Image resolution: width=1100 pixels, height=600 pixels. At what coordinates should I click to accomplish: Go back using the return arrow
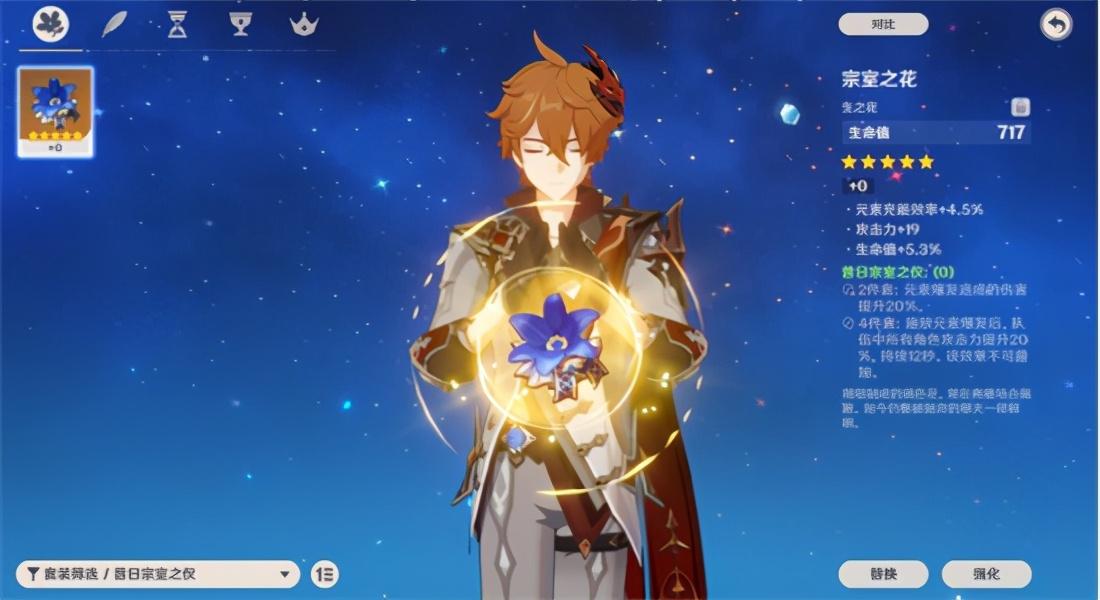click(x=1055, y=24)
